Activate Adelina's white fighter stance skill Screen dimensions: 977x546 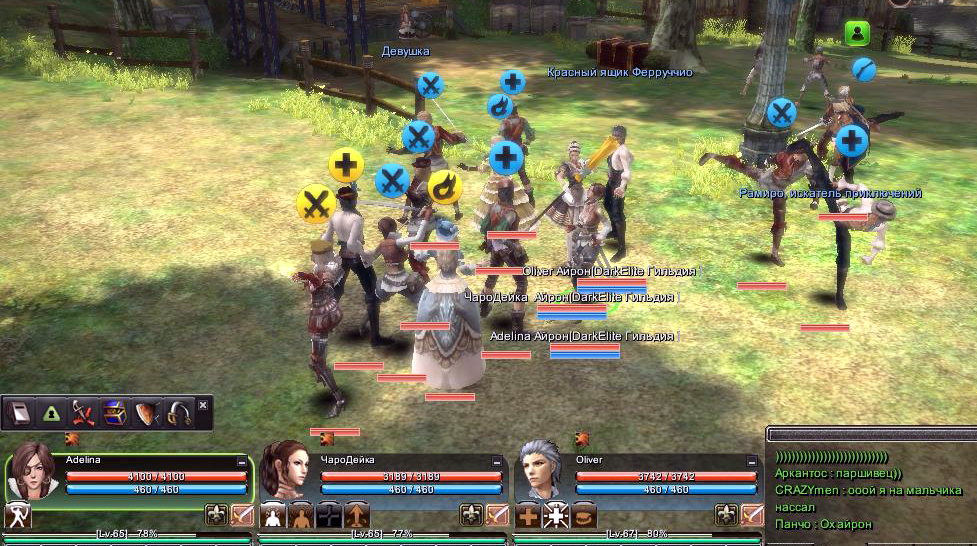[19, 516]
